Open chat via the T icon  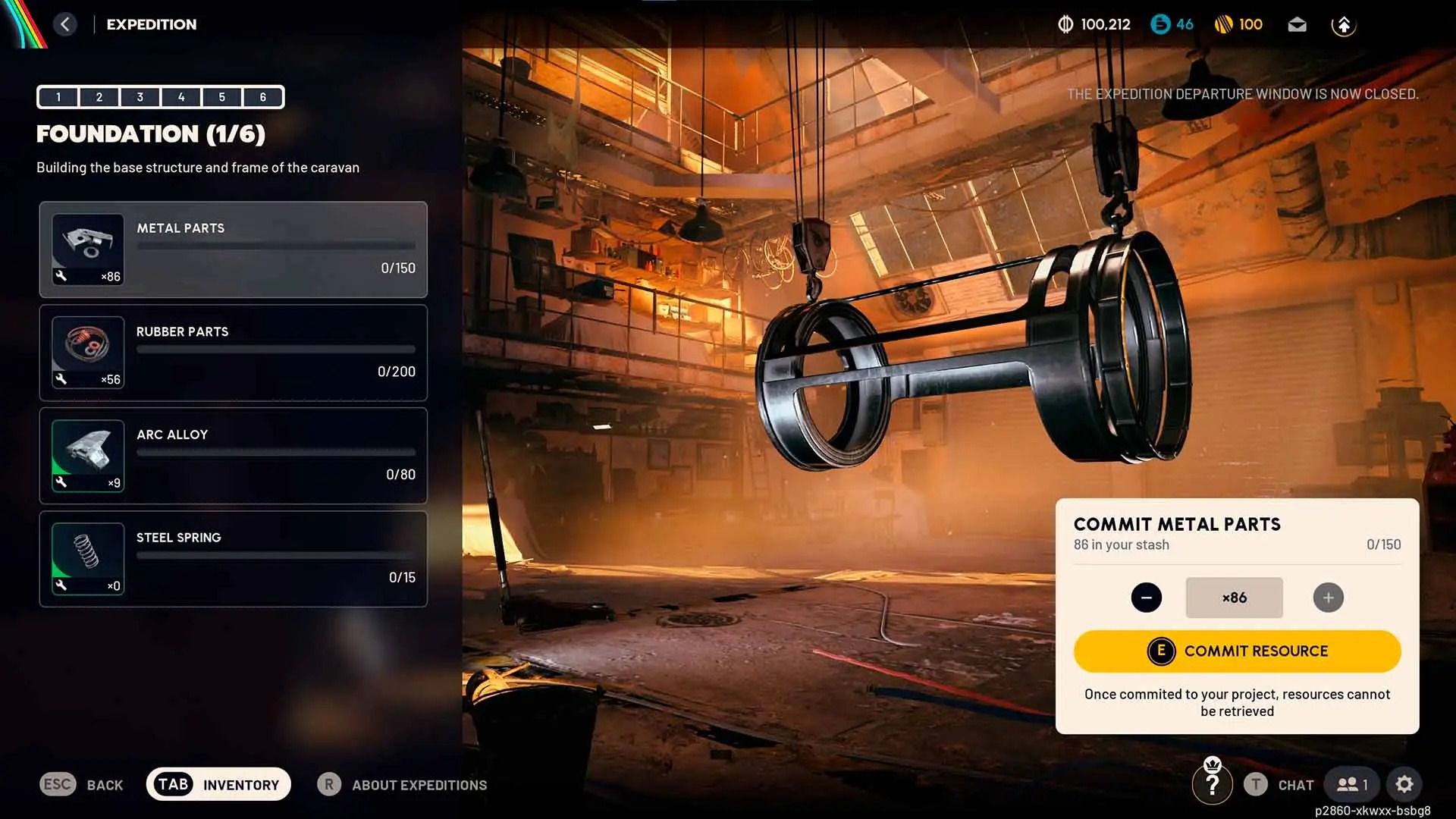(1255, 785)
